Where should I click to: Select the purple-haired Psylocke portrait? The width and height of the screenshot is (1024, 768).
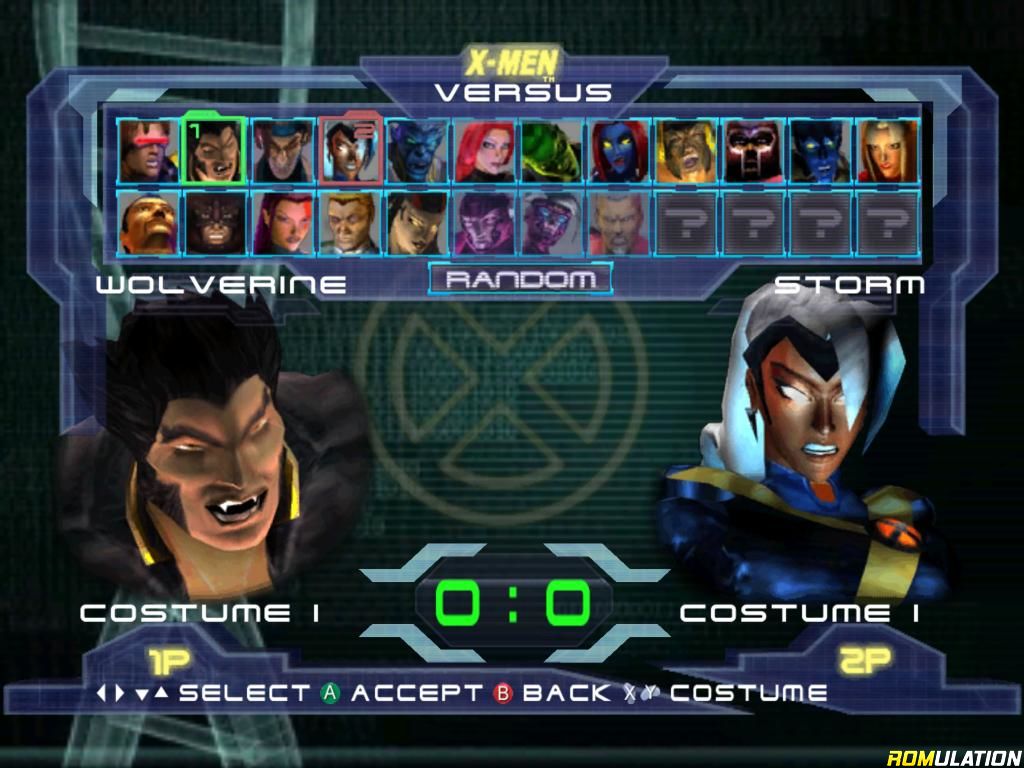[x=281, y=223]
